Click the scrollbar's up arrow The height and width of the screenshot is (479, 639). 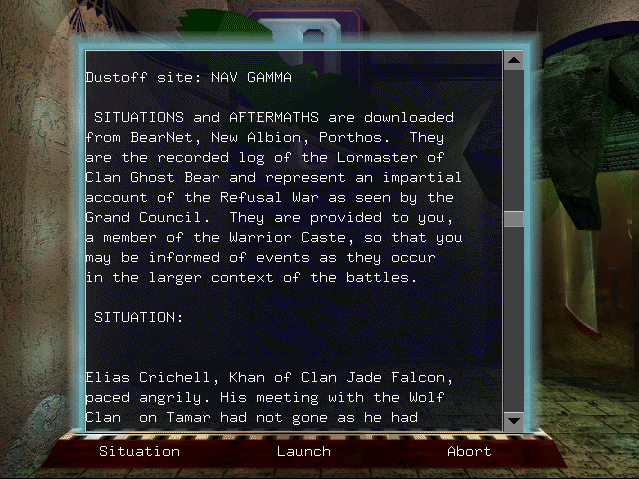pos(514,61)
